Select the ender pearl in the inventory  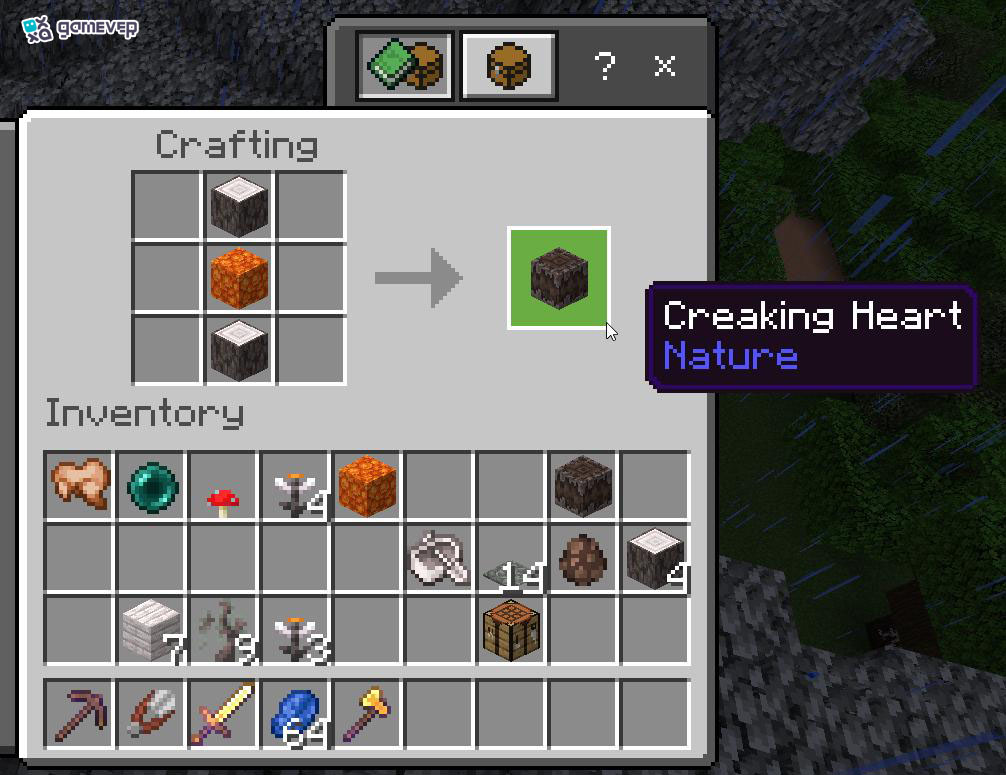(x=152, y=486)
